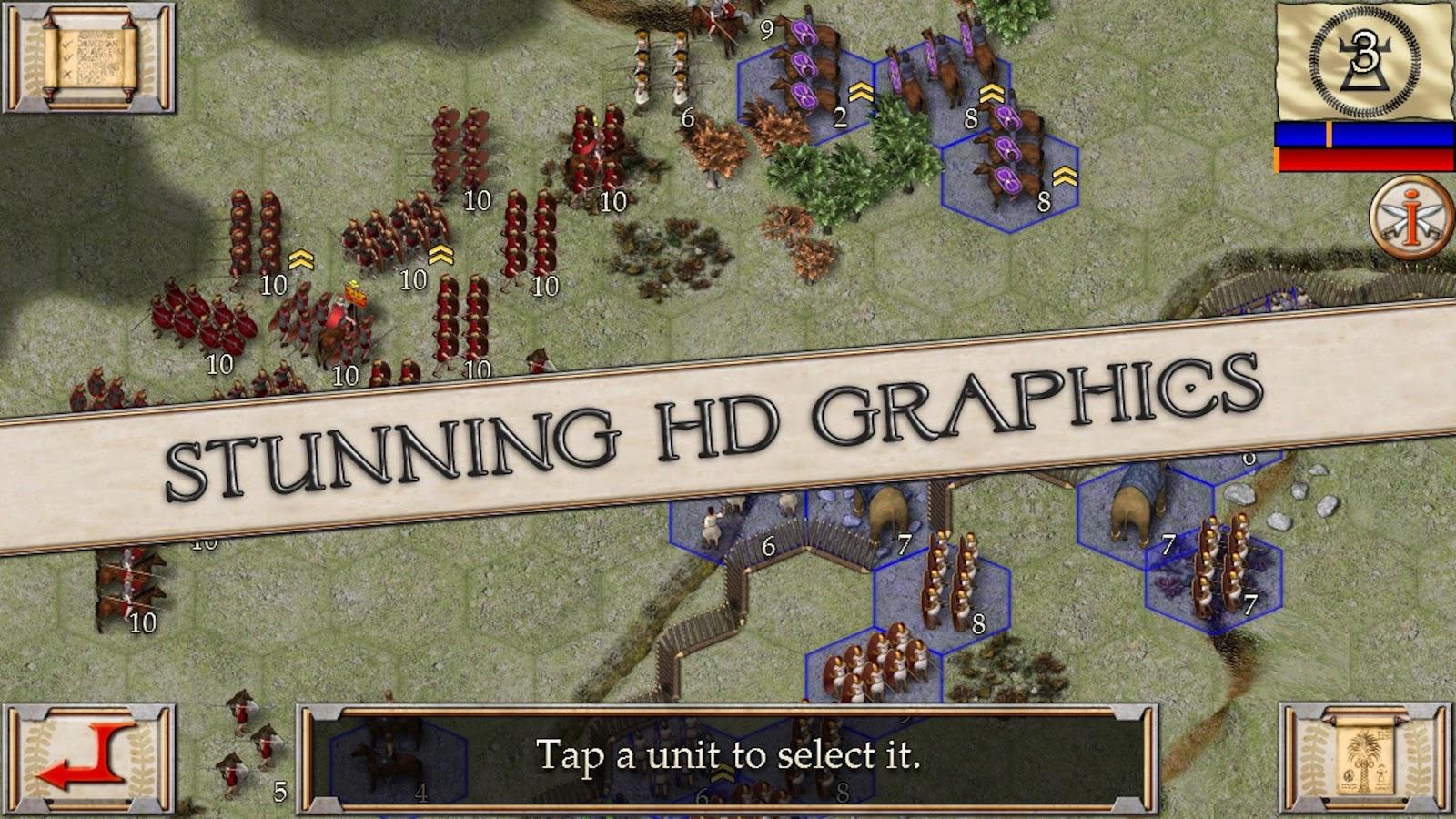Click the red enemy strength bar
Viewport: 1456px width, 819px height.
[1365, 159]
